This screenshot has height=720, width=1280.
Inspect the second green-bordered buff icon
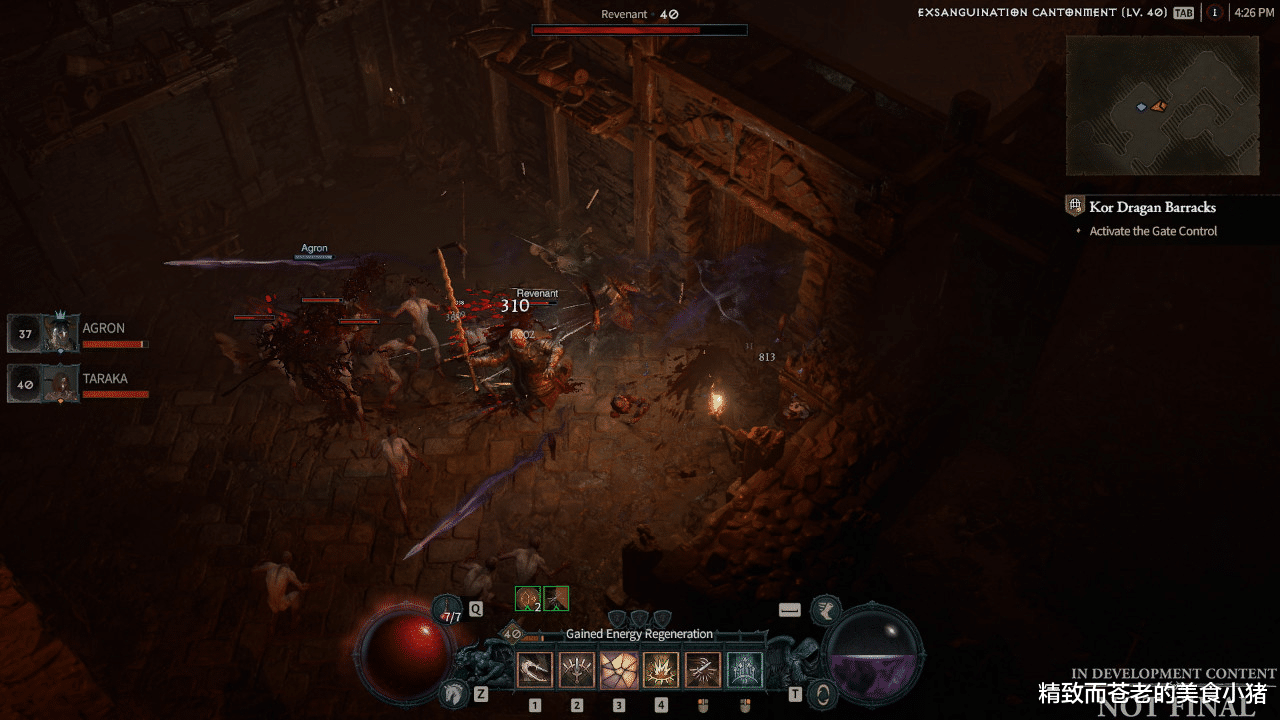(556, 598)
